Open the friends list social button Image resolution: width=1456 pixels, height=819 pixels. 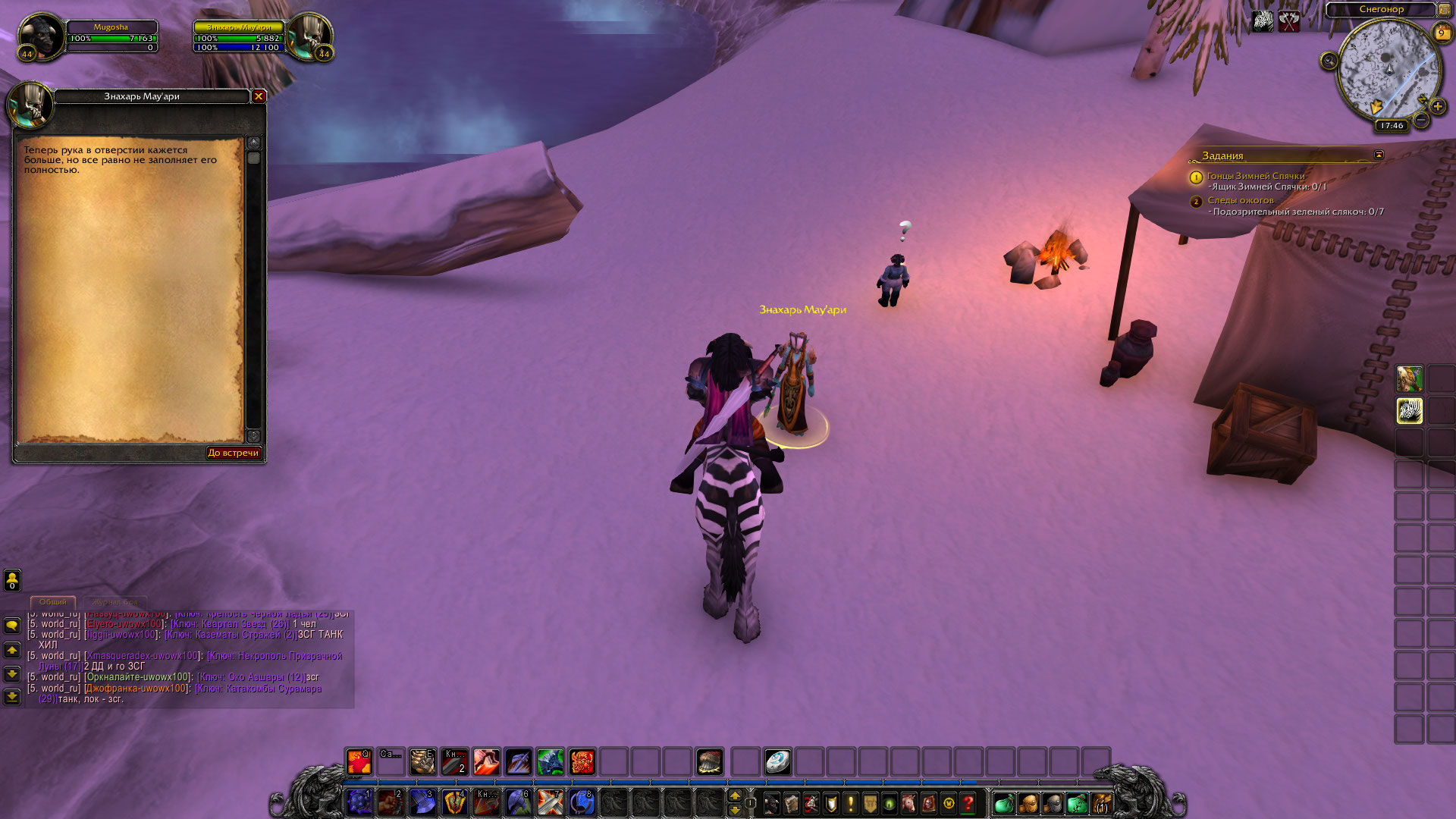coord(12,580)
